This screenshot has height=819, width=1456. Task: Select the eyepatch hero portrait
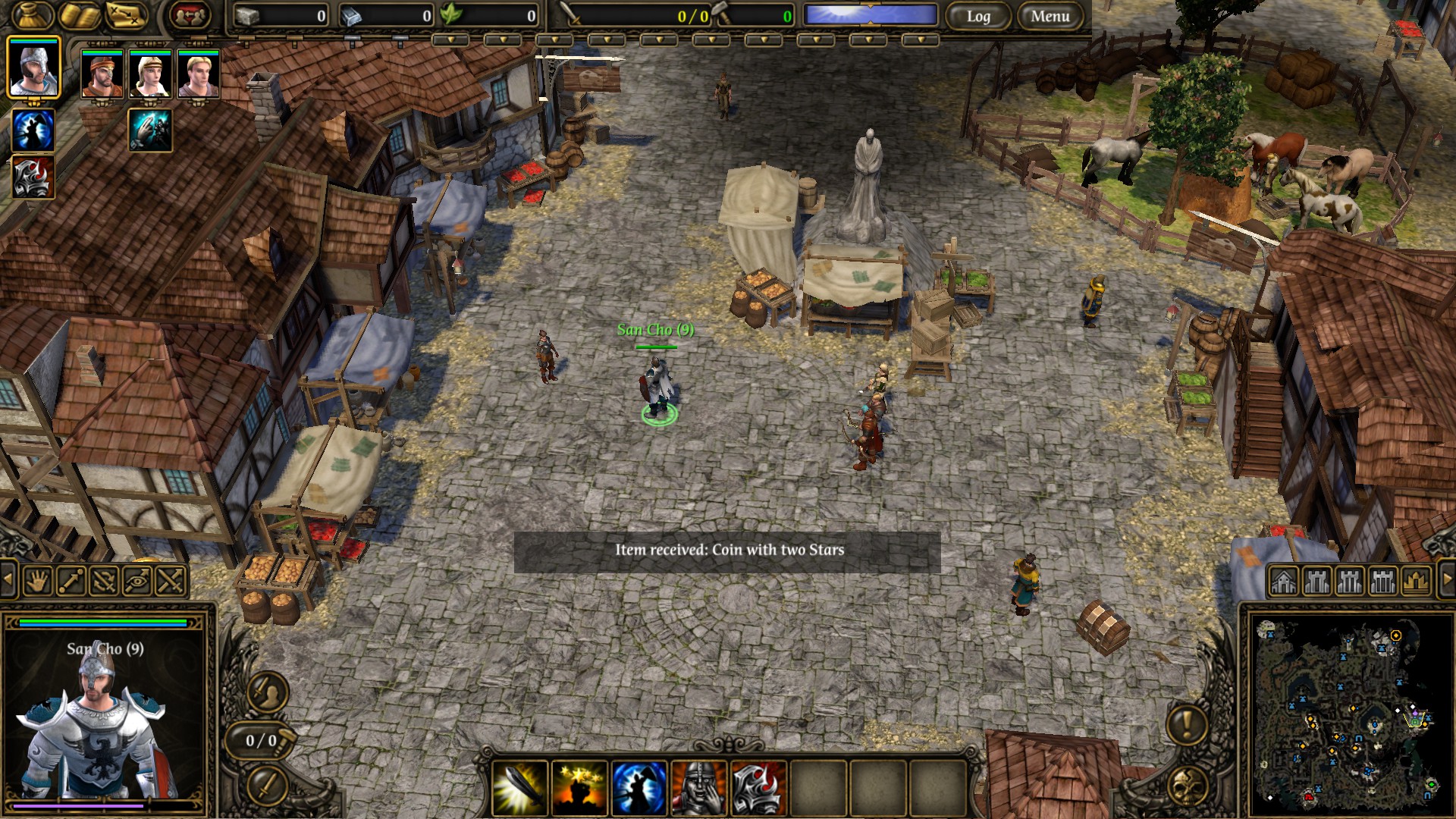(102, 74)
